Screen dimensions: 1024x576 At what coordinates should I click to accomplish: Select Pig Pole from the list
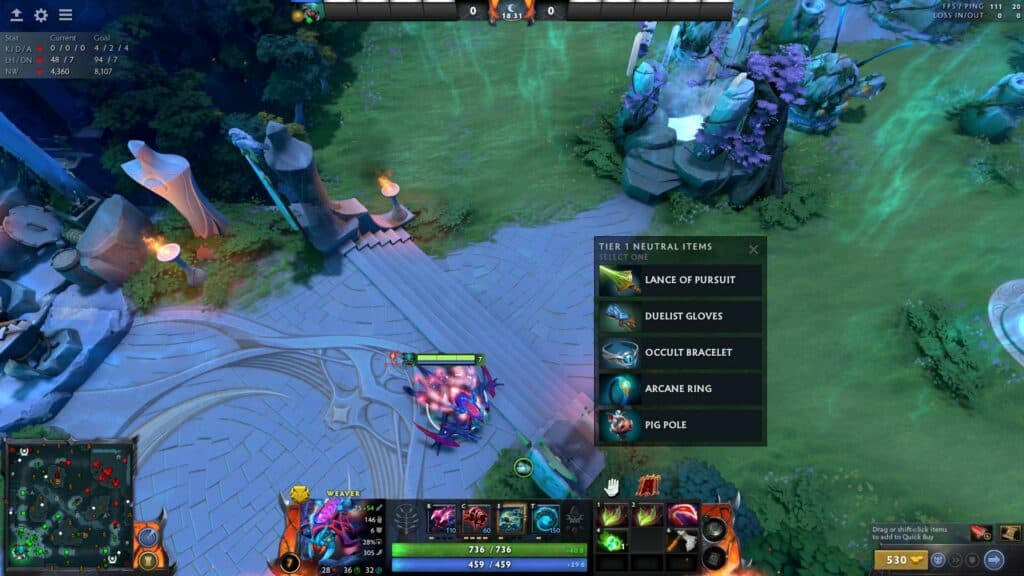680,425
